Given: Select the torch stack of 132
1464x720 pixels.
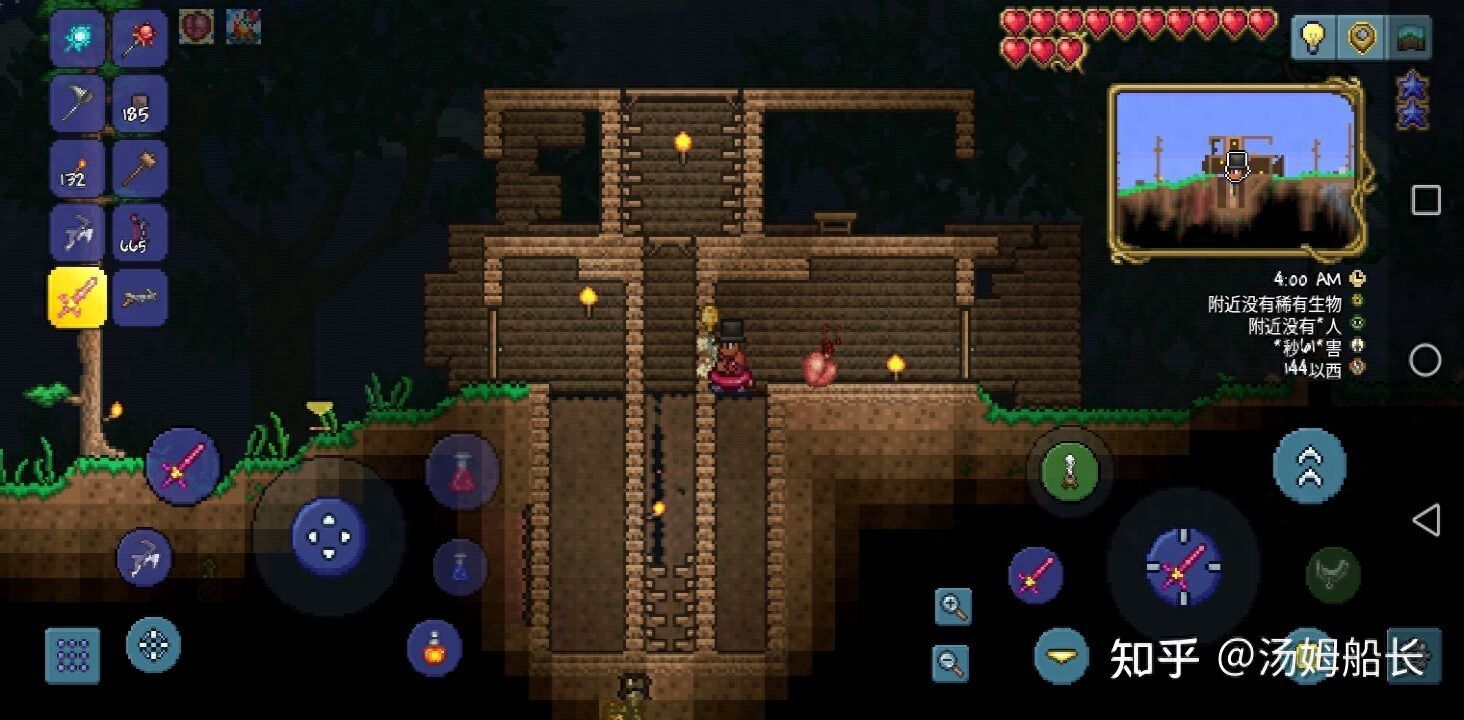Looking at the screenshot, I should click(77, 169).
